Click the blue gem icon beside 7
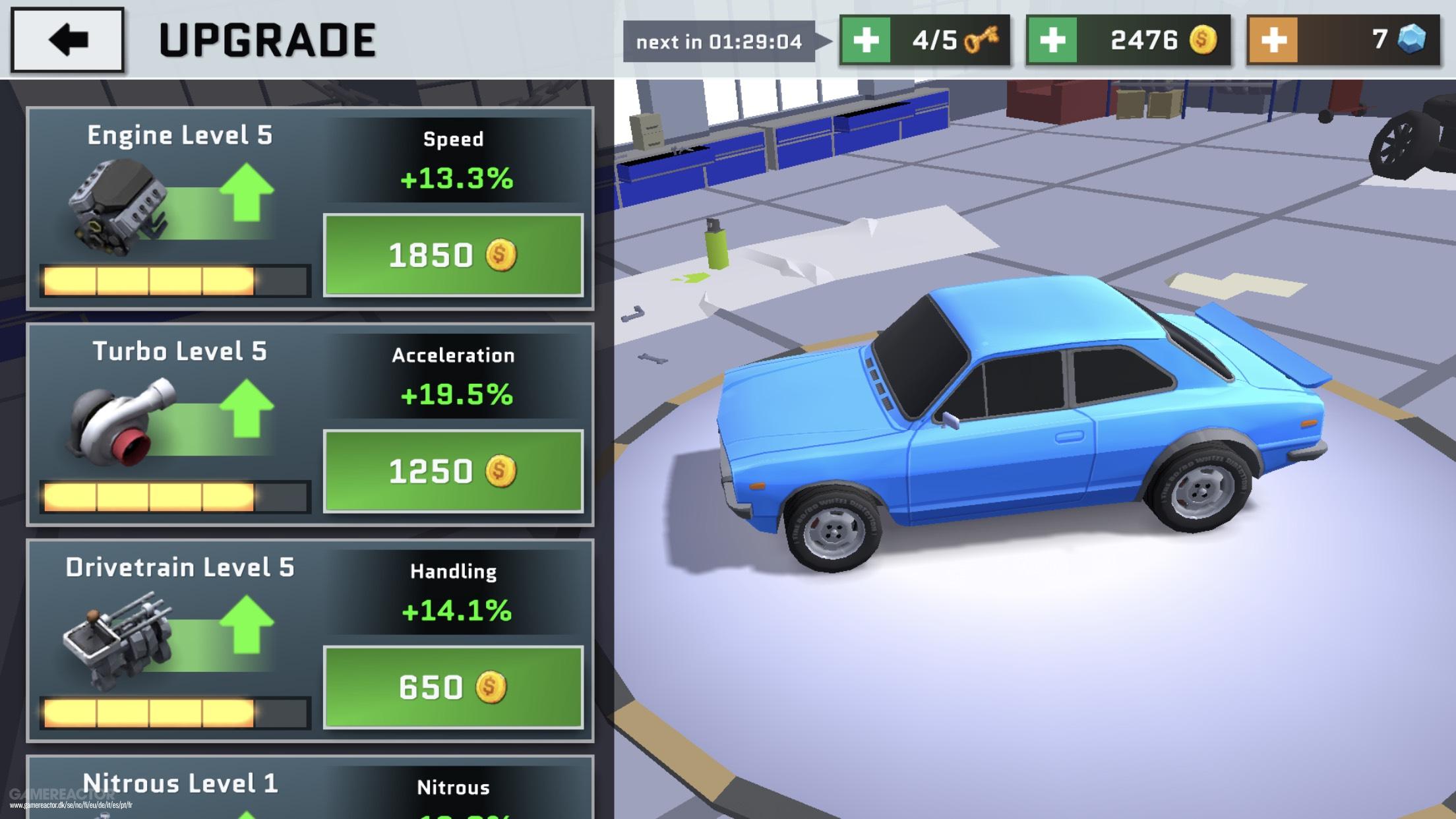The height and width of the screenshot is (819, 1456). (x=1411, y=41)
